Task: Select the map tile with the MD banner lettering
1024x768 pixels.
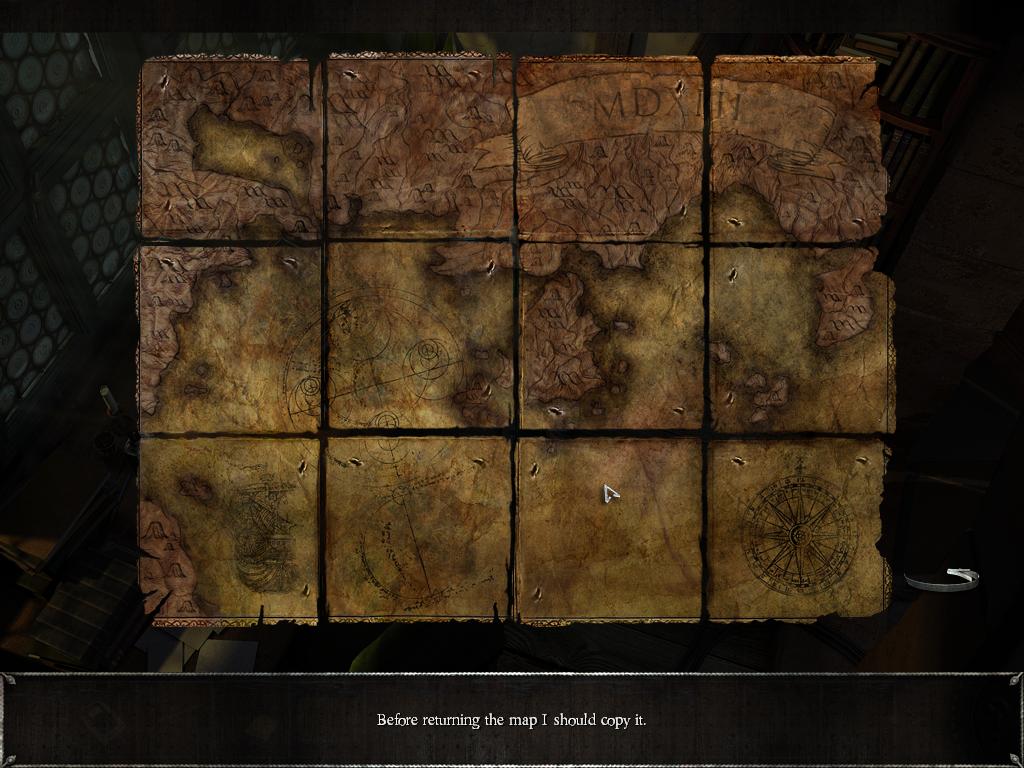Action: click(610, 147)
